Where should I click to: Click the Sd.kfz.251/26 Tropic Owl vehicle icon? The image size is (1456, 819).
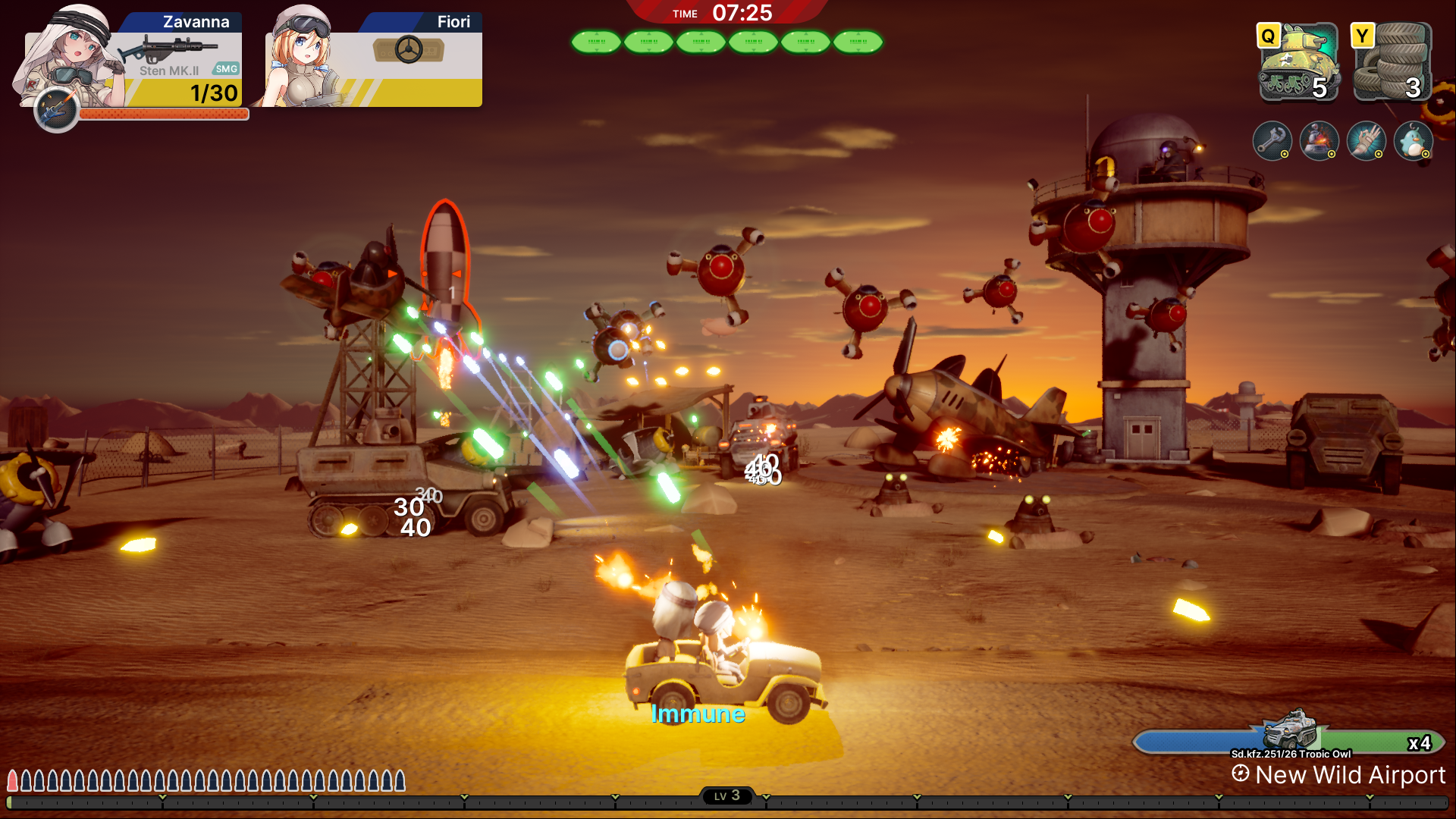coord(1290,729)
